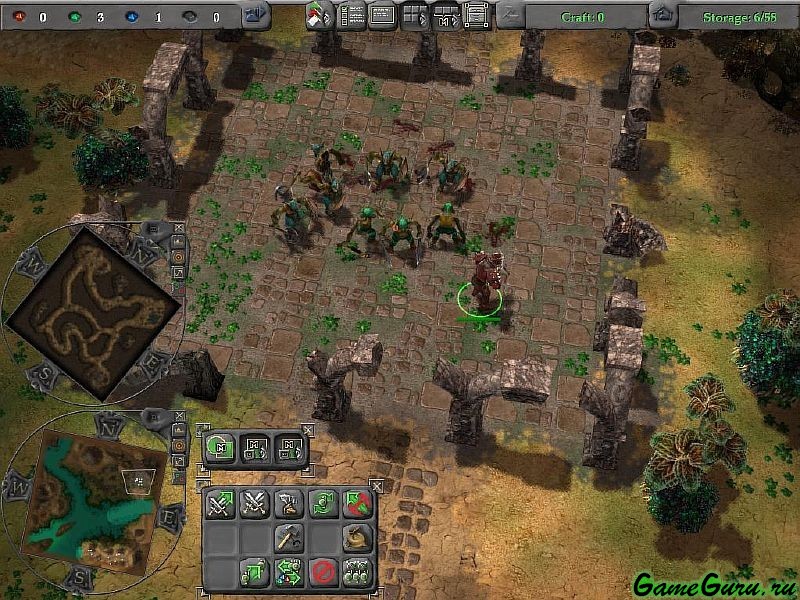Close the unit command panel

click(376, 483)
